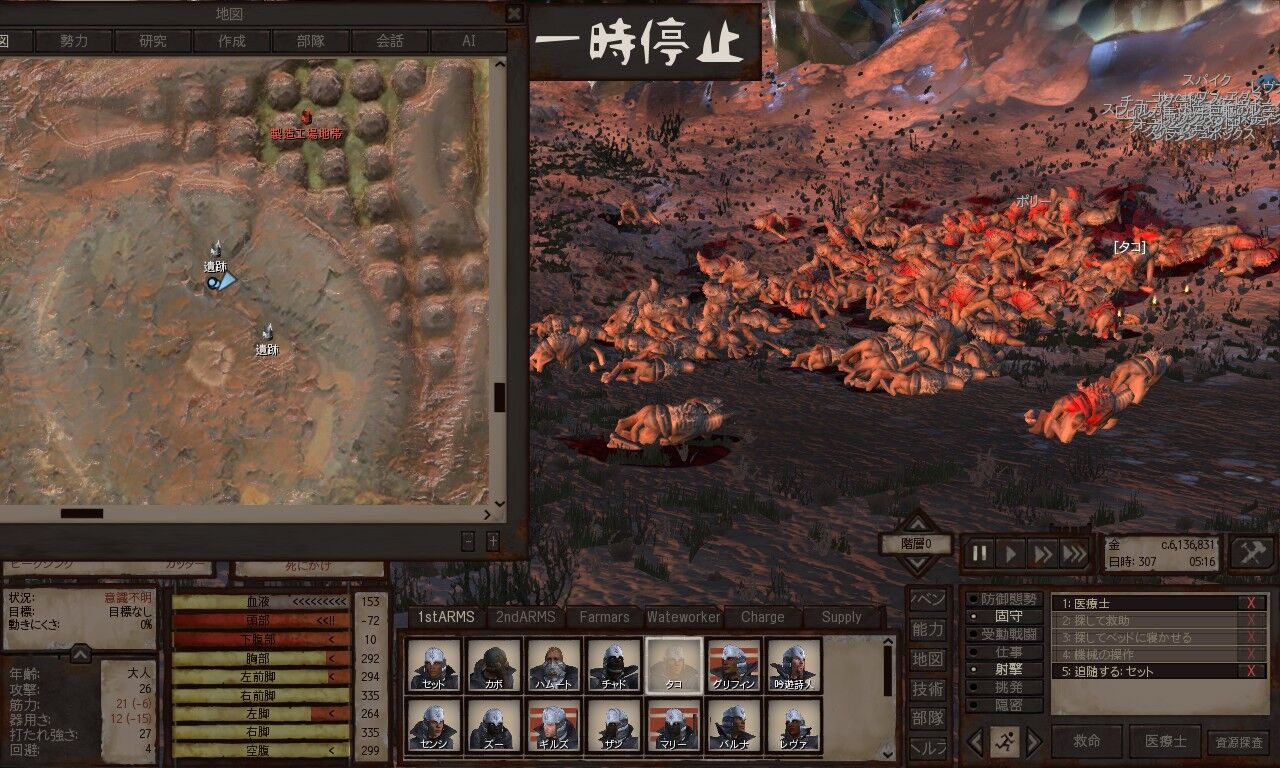Image resolution: width=1280 pixels, height=768 pixels.
Task: Switch to the 2ndARMS squad tab
Action: [526, 617]
